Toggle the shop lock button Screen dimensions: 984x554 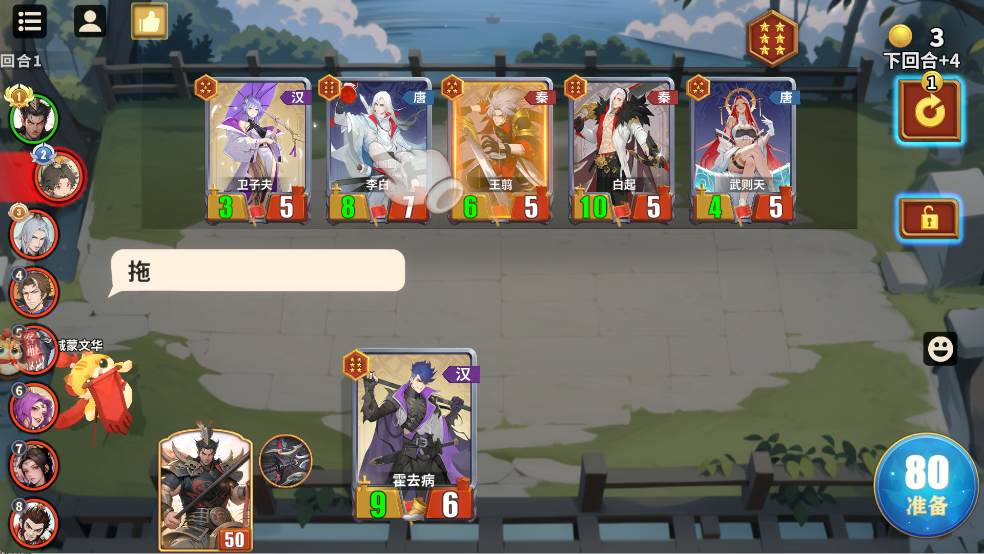point(929,218)
